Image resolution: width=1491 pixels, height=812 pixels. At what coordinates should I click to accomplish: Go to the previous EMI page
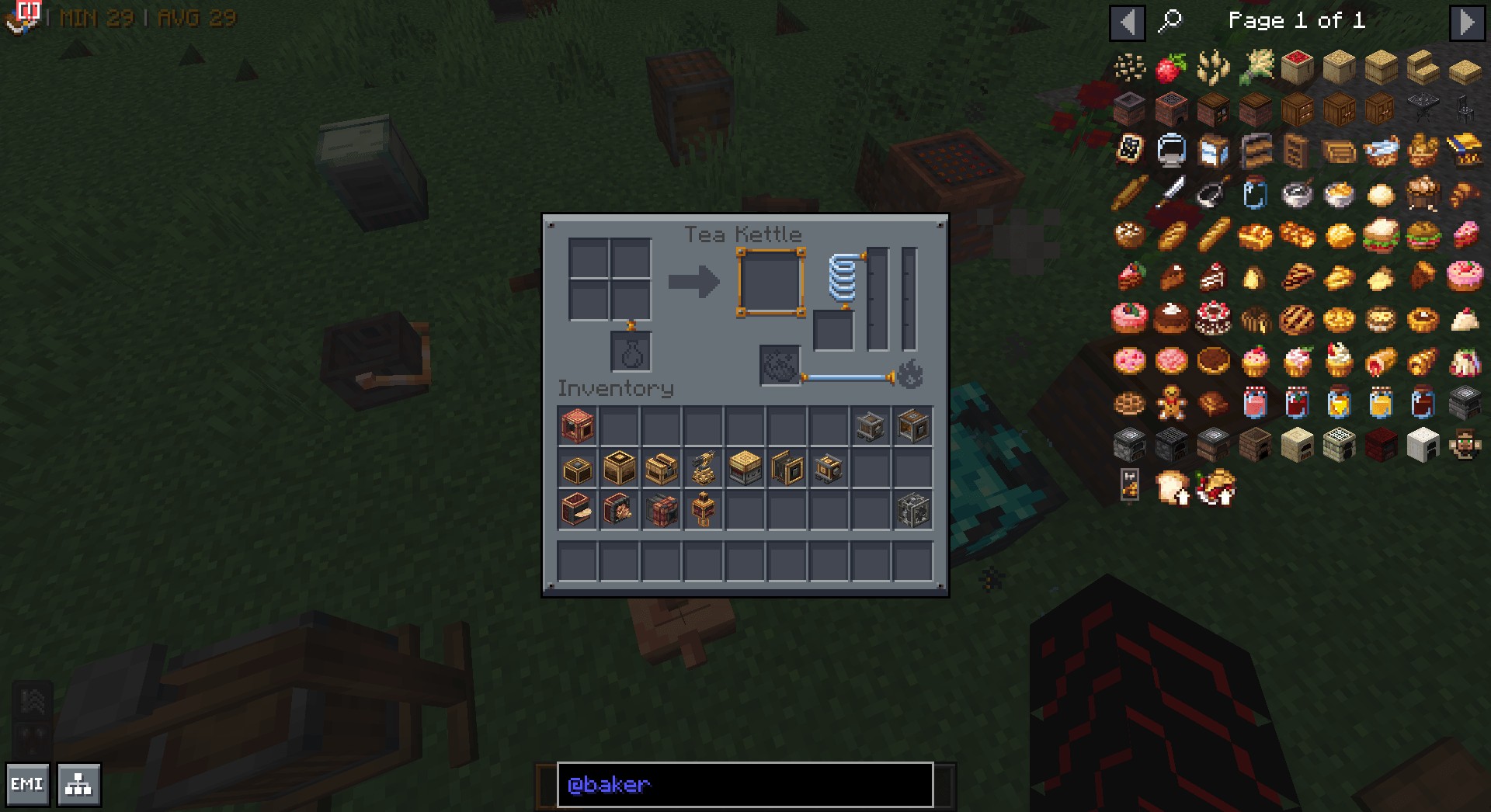(1127, 23)
